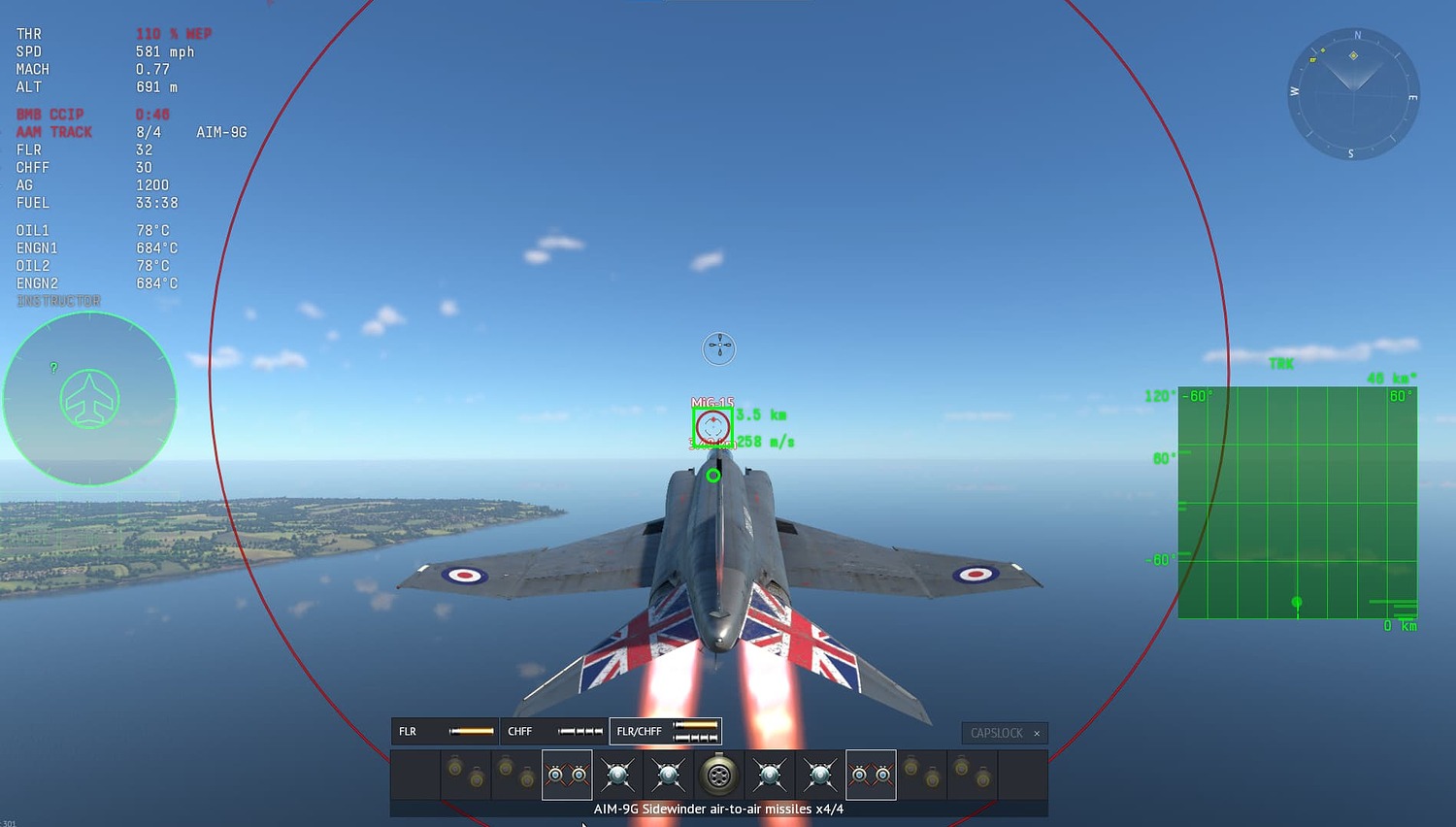Click the MiG-15 target name label
Image resolution: width=1456 pixels, height=827 pixels.
(712, 402)
